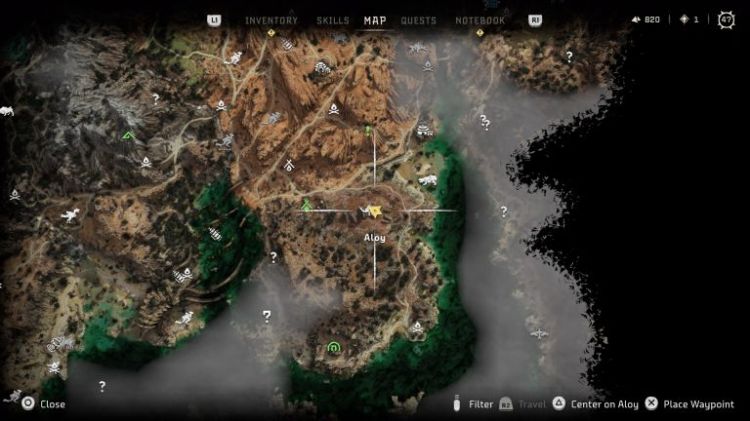Select the Map tab
The width and height of the screenshot is (750, 421).
pos(375,20)
